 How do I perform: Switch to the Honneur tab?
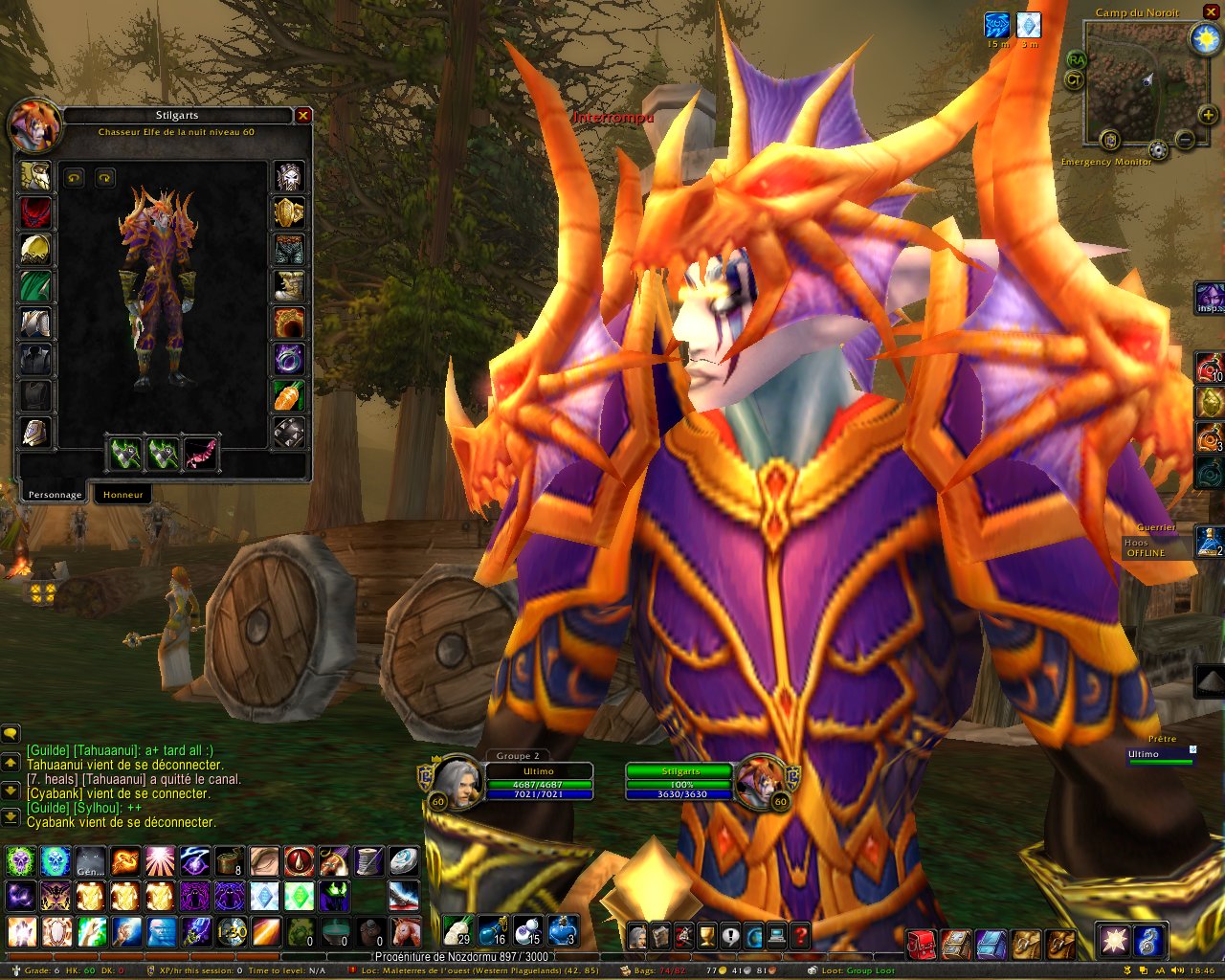tap(123, 494)
